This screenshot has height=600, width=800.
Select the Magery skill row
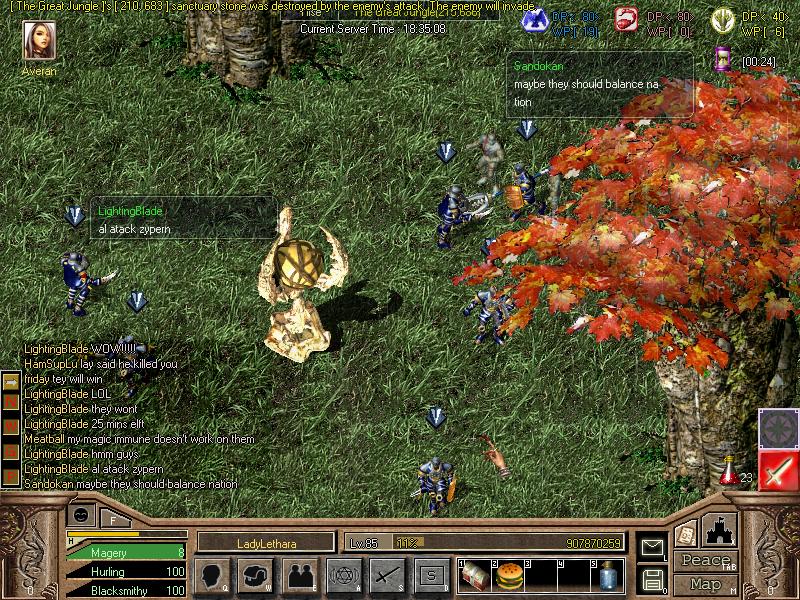[125, 552]
